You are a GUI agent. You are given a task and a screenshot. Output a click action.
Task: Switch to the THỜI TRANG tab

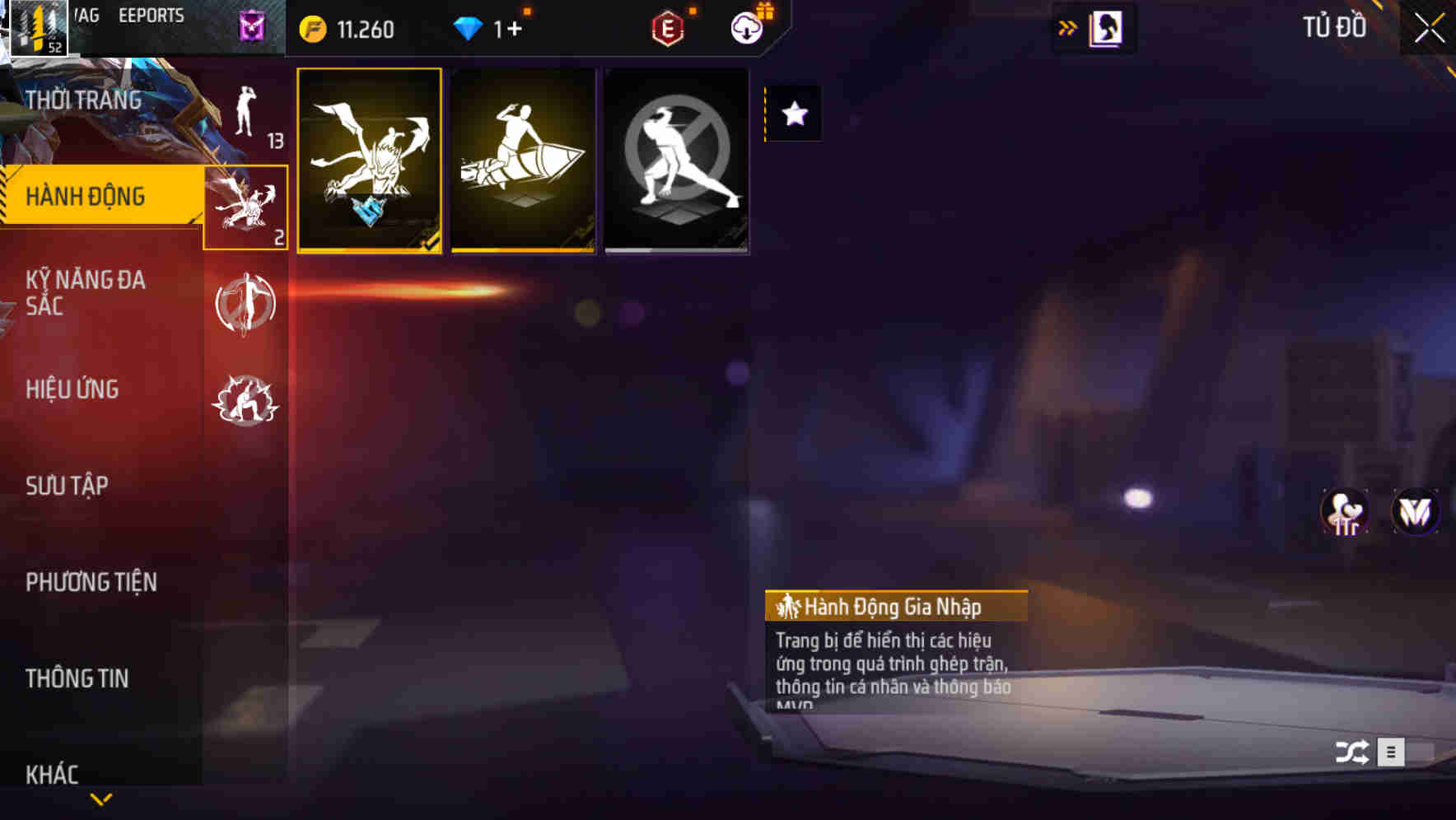pos(82,99)
